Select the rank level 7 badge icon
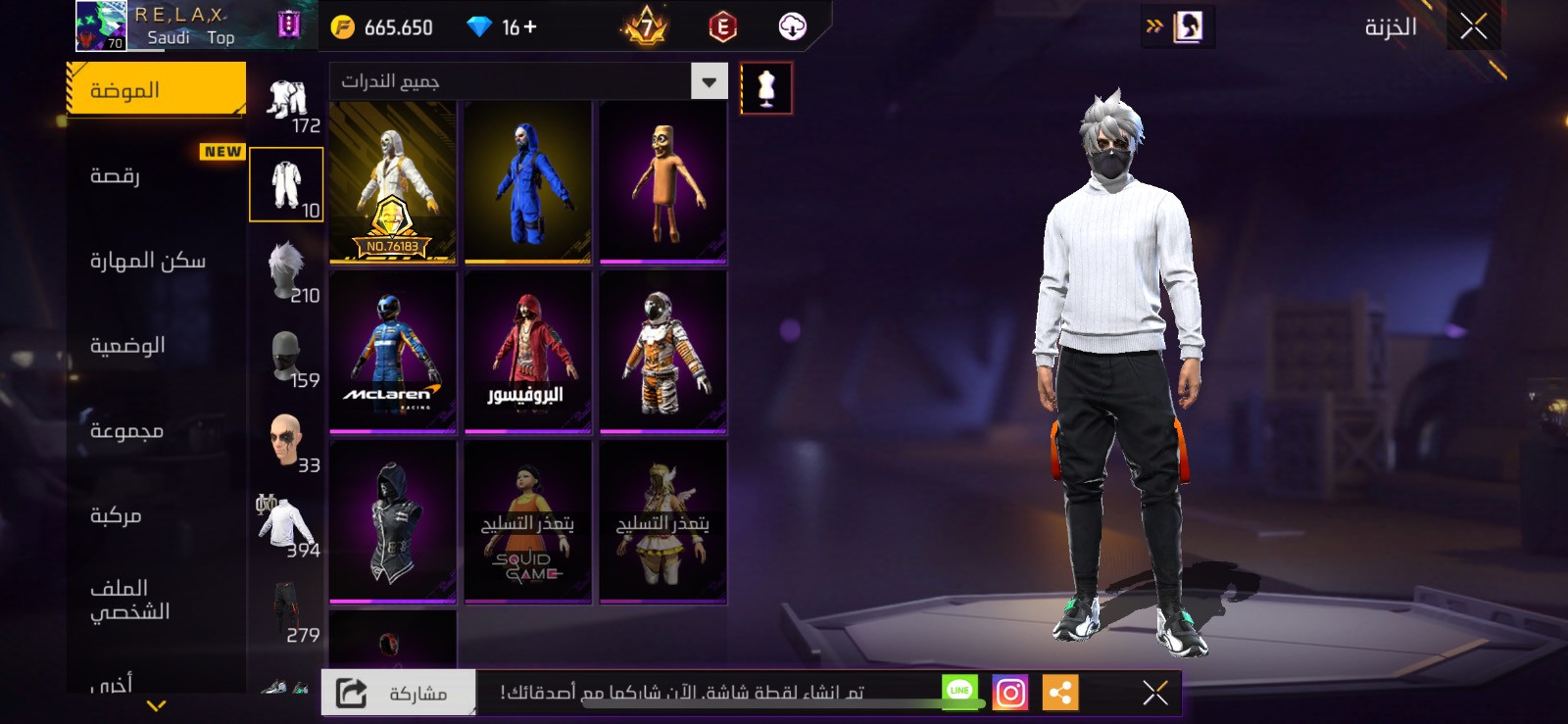The image size is (1568, 724). click(x=642, y=27)
